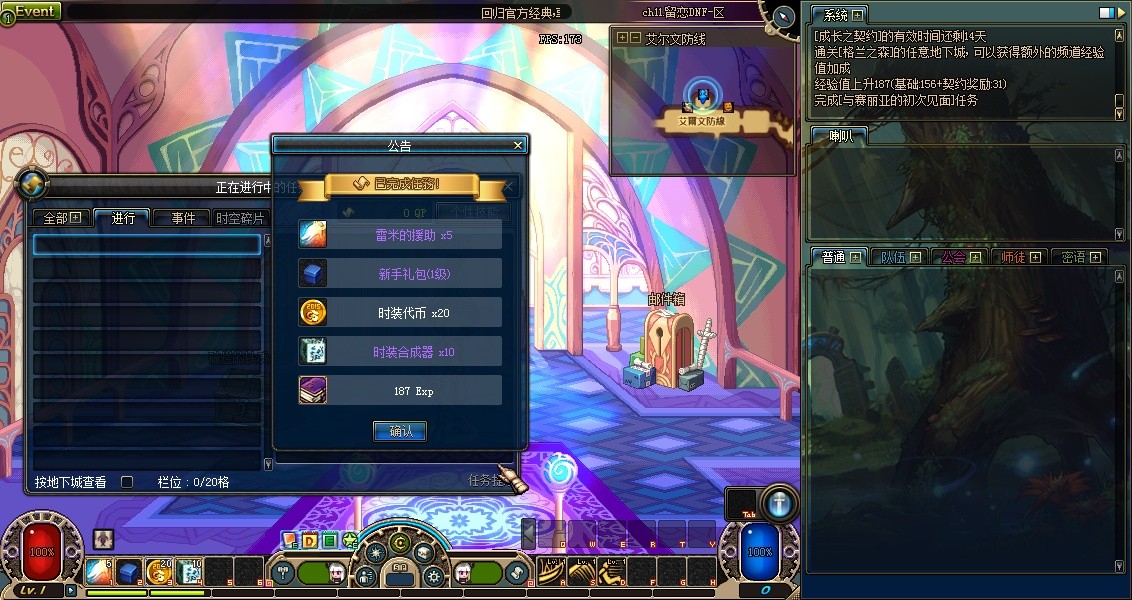Viewport: 1132px width, 600px height.
Task: Open the 师徒 chat tab
Action: (1021, 257)
